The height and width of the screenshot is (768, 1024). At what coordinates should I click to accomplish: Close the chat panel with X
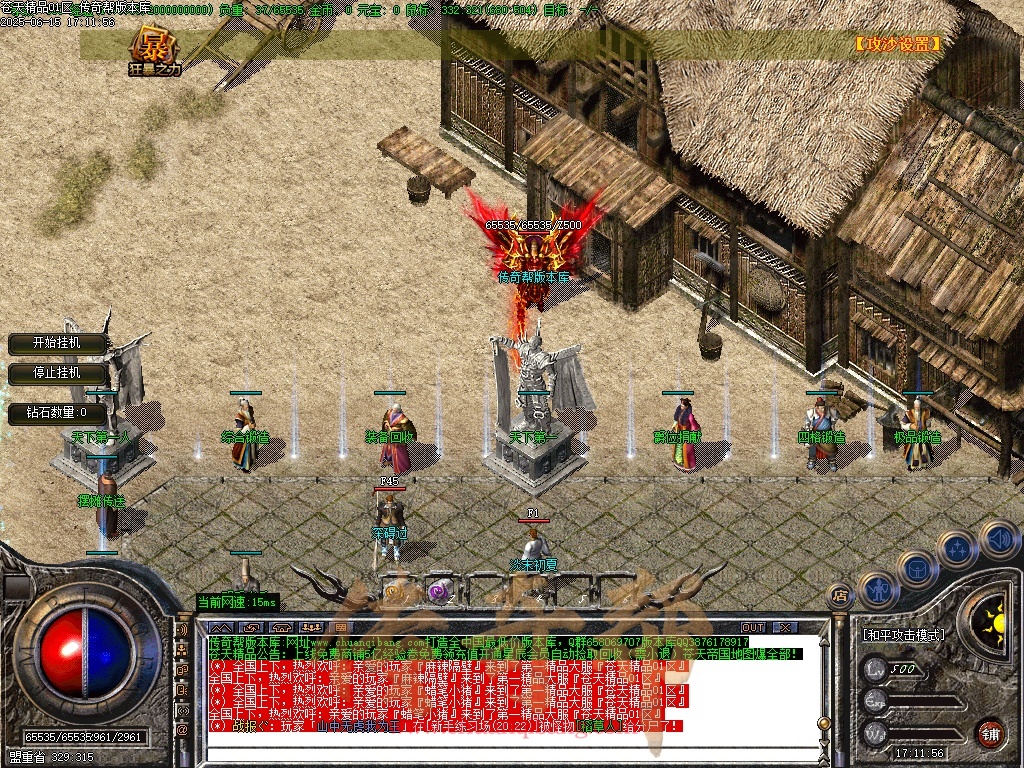[x=785, y=627]
